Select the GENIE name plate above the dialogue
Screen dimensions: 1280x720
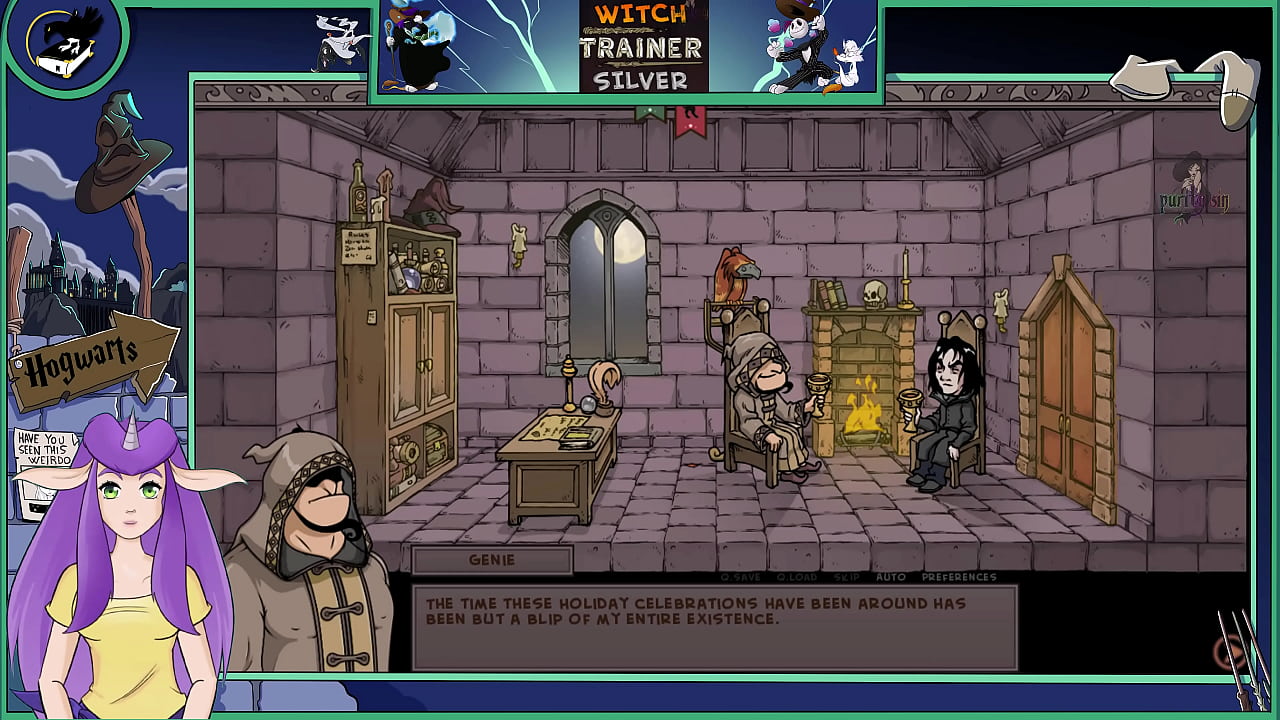point(493,561)
